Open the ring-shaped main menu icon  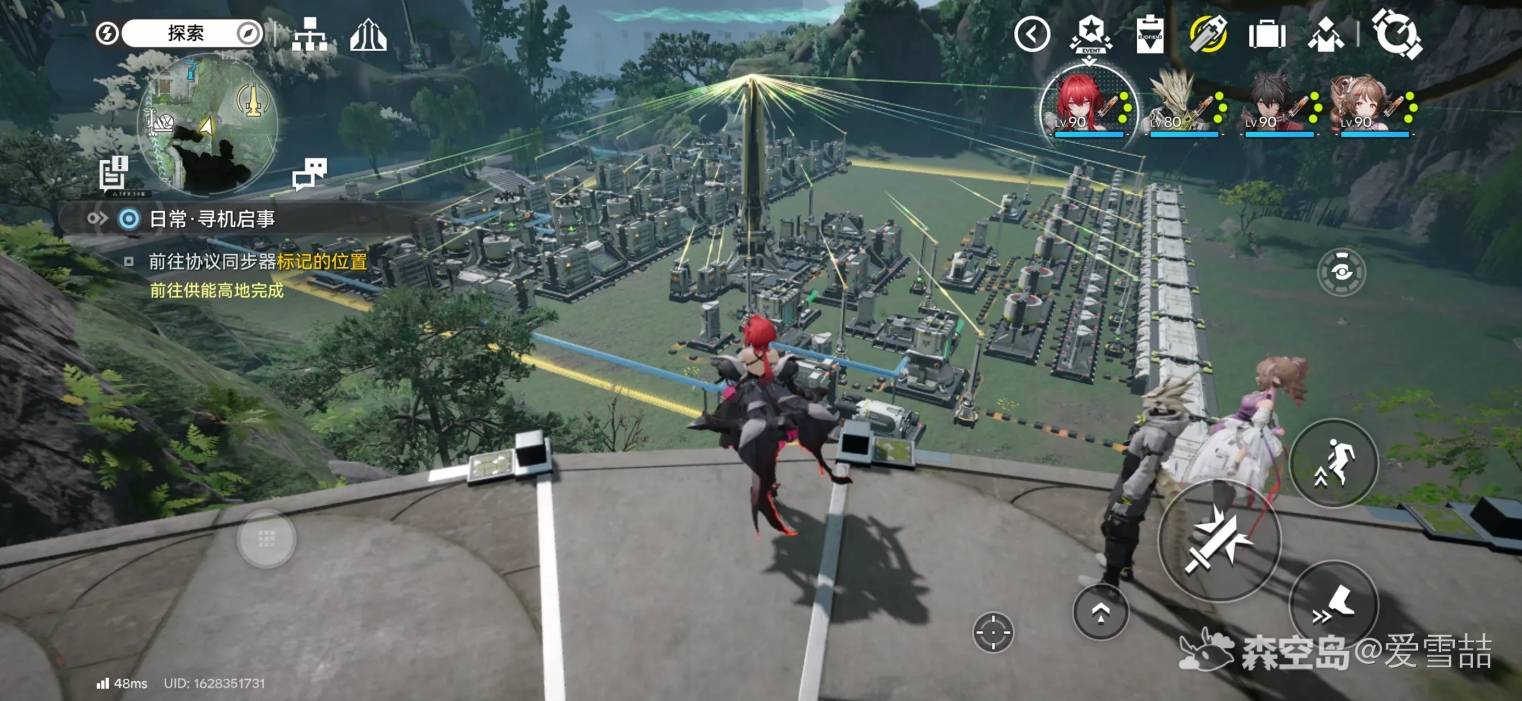point(1397,35)
